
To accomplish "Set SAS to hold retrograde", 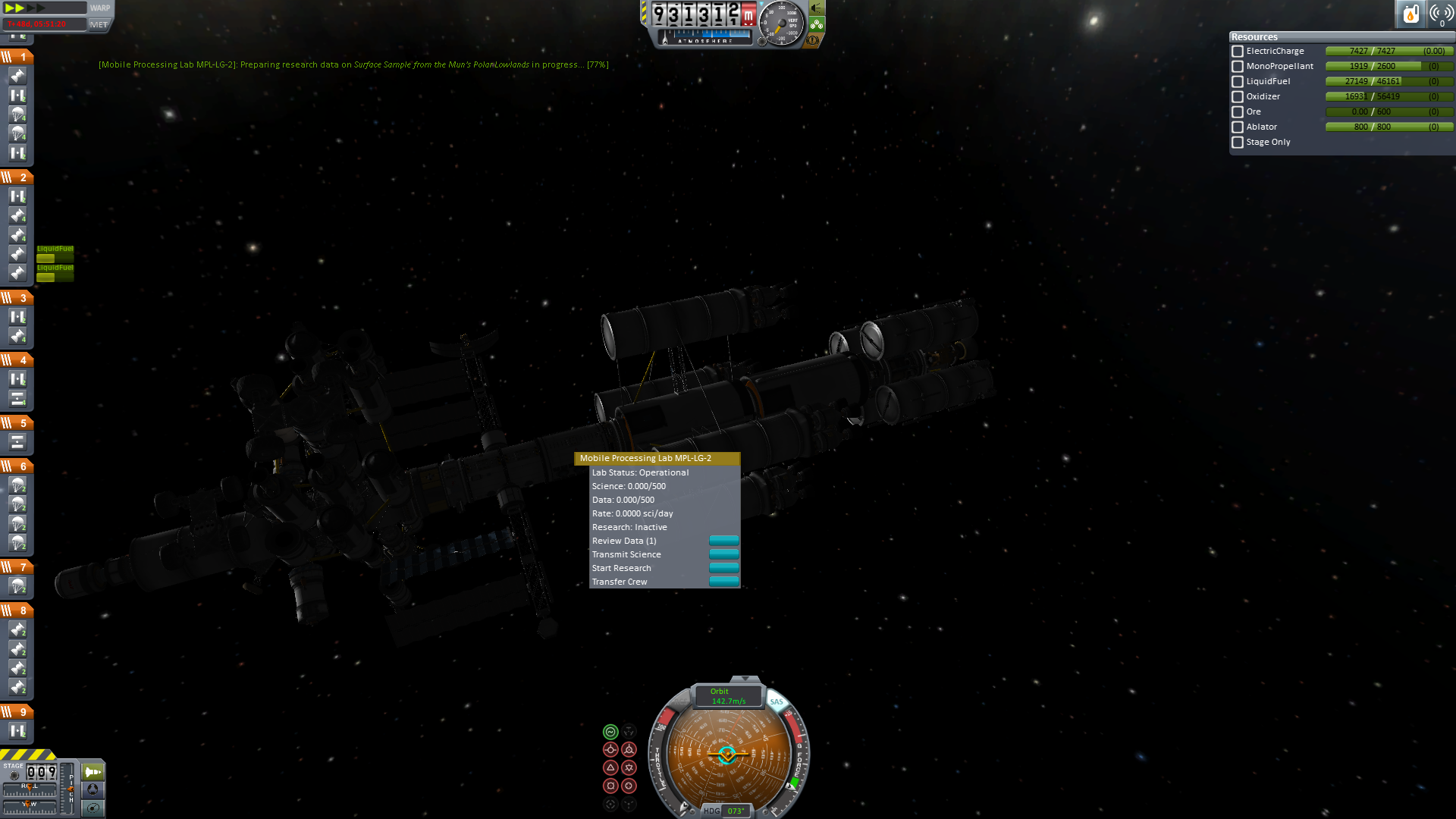I will tap(629, 750).
